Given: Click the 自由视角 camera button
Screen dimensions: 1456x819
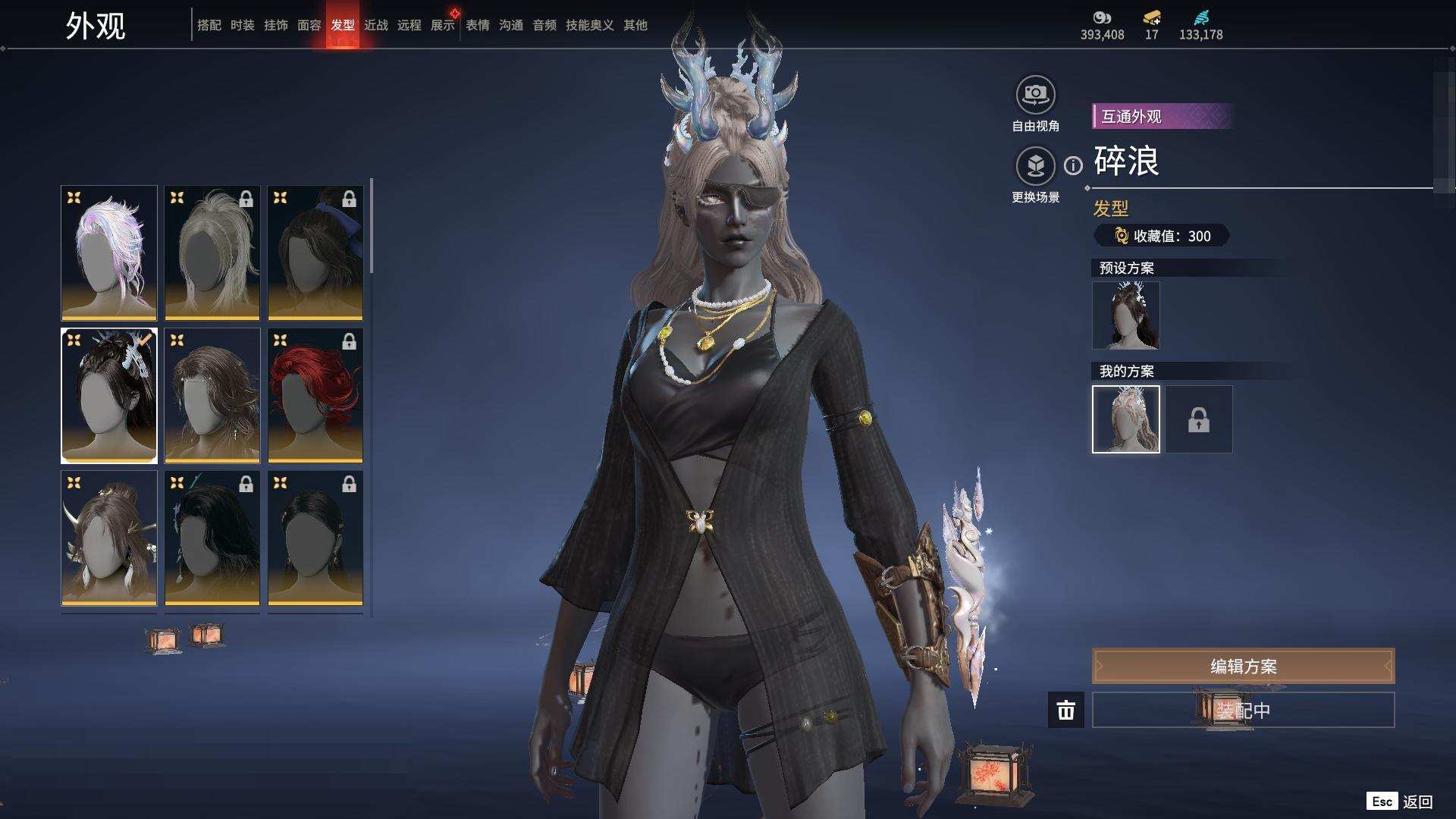Looking at the screenshot, I should (x=1035, y=95).
